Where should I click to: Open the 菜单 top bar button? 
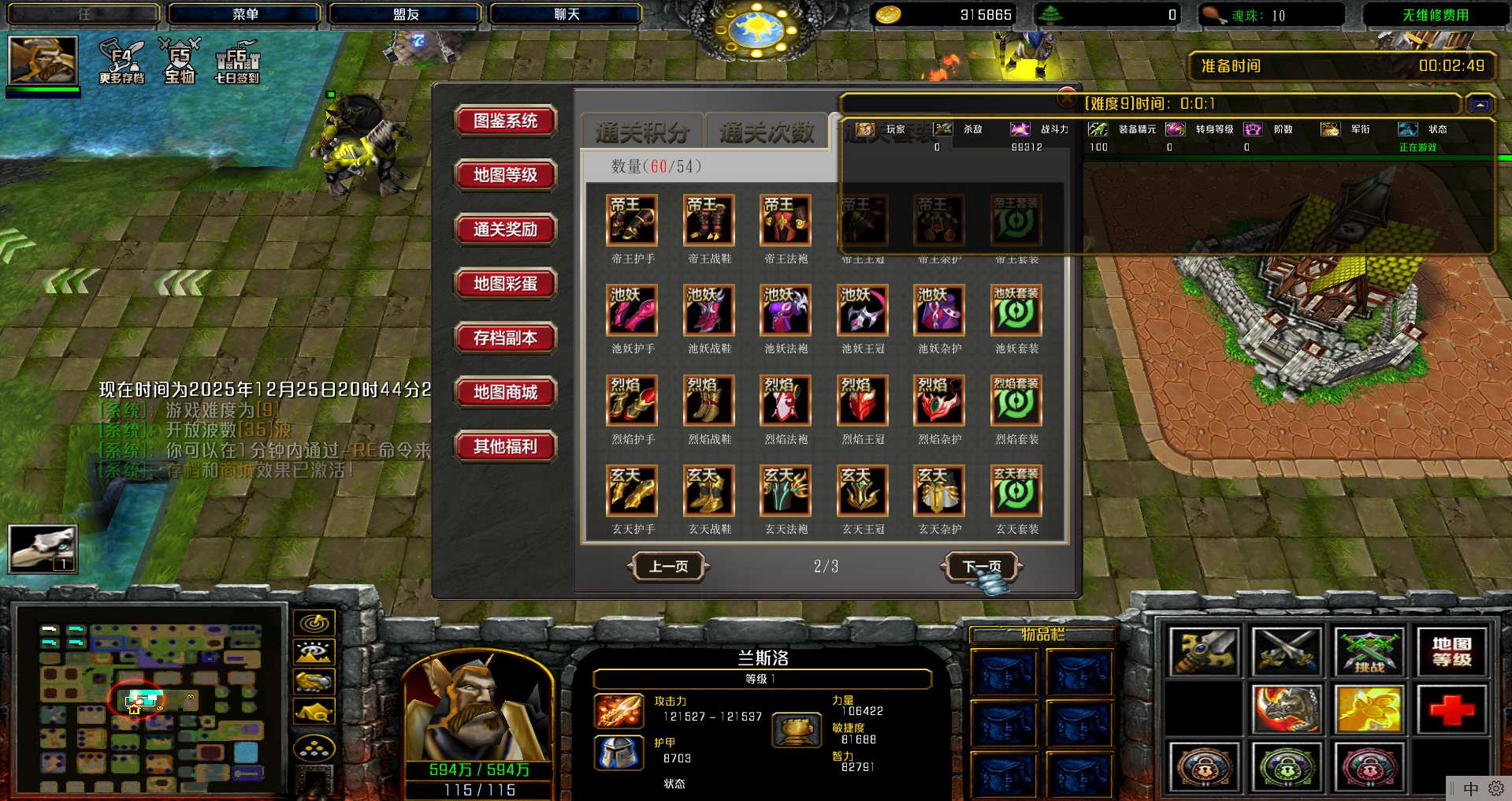(x=245, y=14)
